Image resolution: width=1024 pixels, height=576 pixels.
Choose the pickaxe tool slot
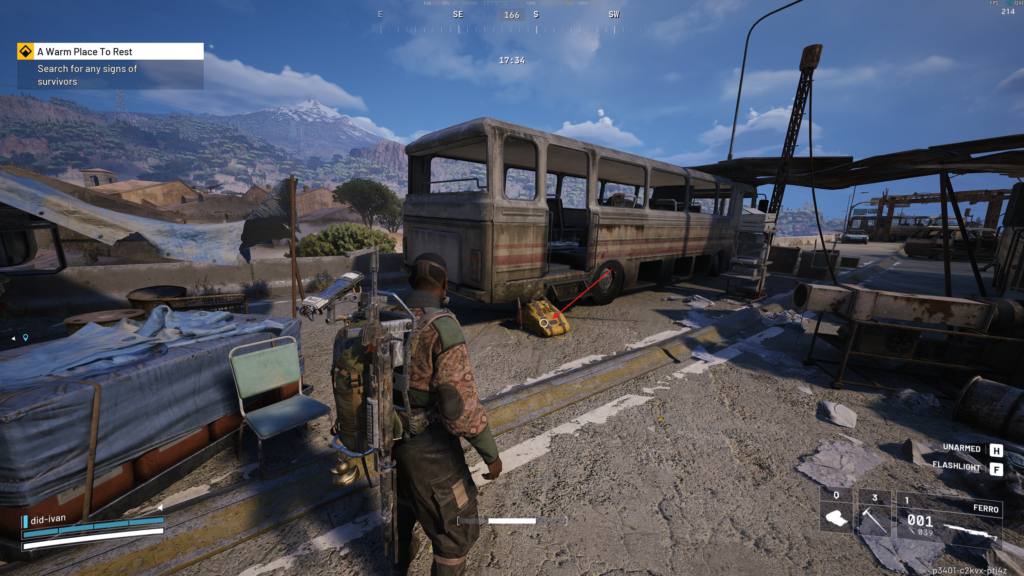point(875,518)
